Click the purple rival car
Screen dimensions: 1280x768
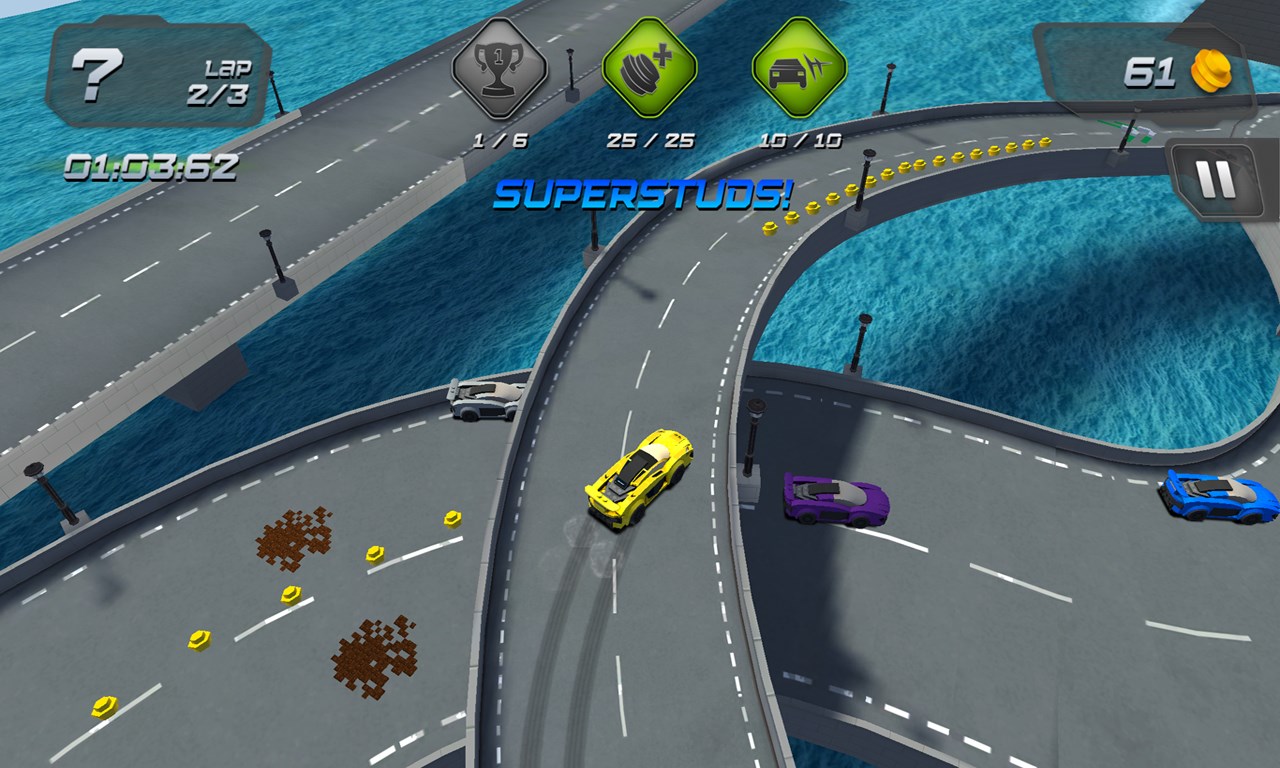tap(835, 500)
